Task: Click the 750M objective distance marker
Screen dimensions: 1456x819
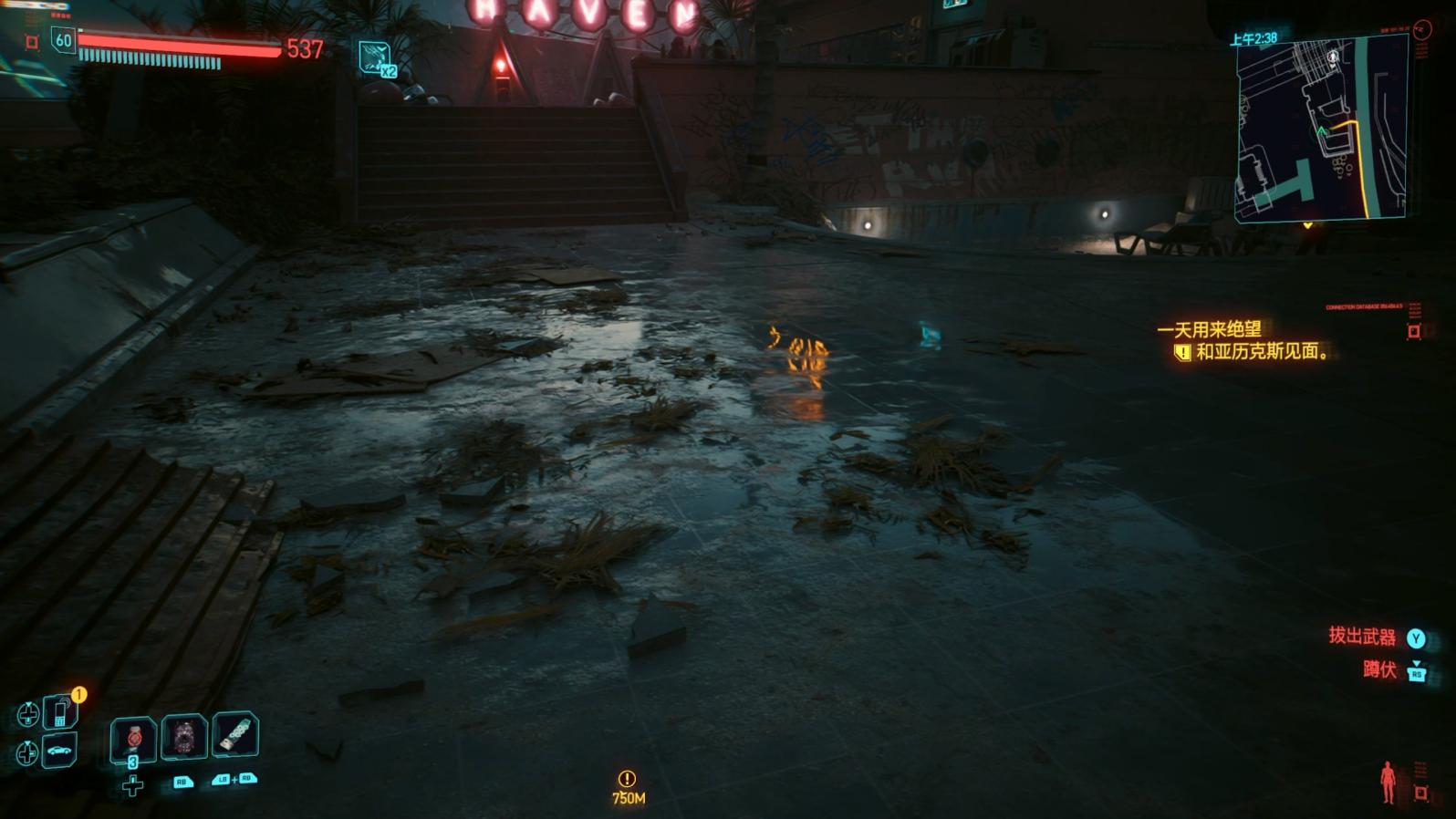Action: click(x=628, y=788)
